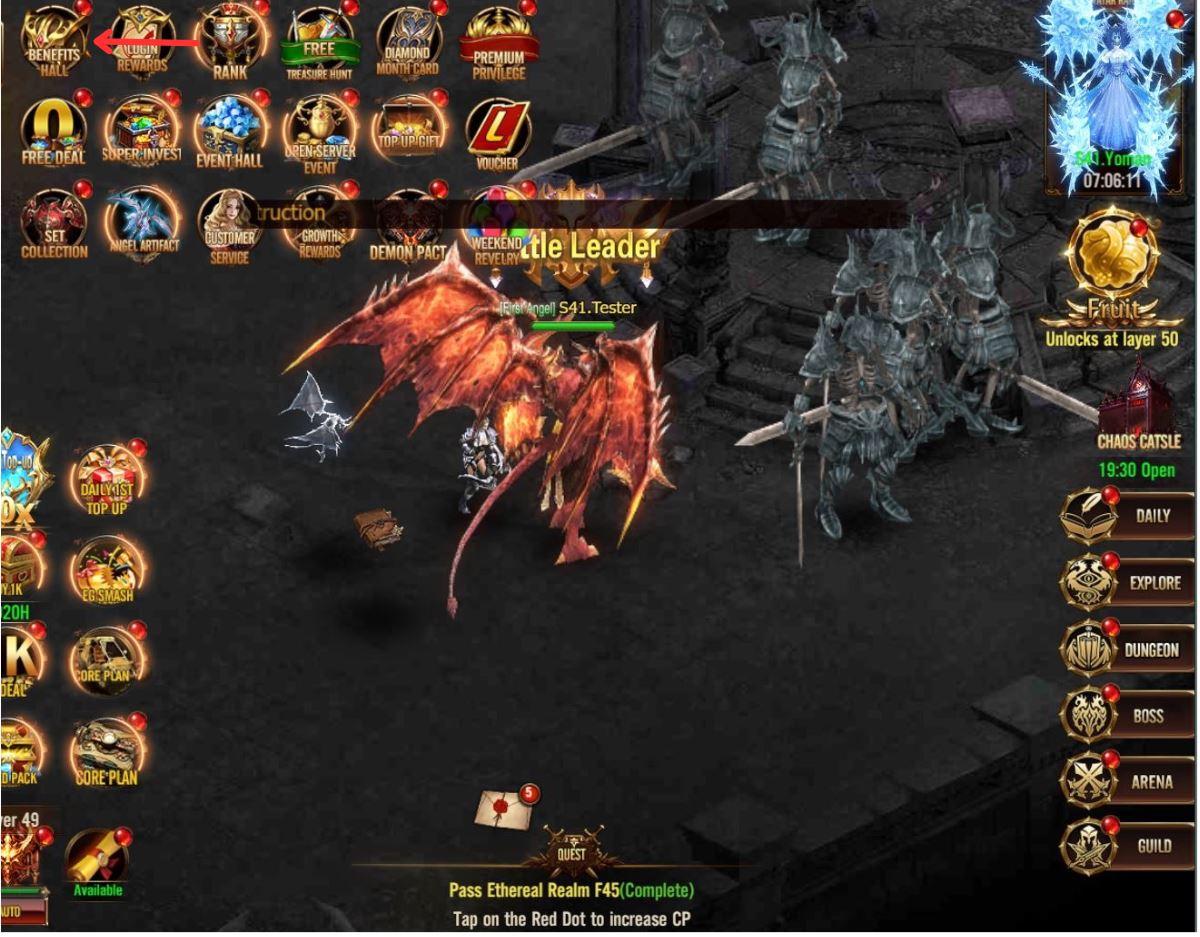Open the Super Invest chest icon
The height and width of the screenshot is (937, 1200).
pyautogui.click(x=142, y=130)
